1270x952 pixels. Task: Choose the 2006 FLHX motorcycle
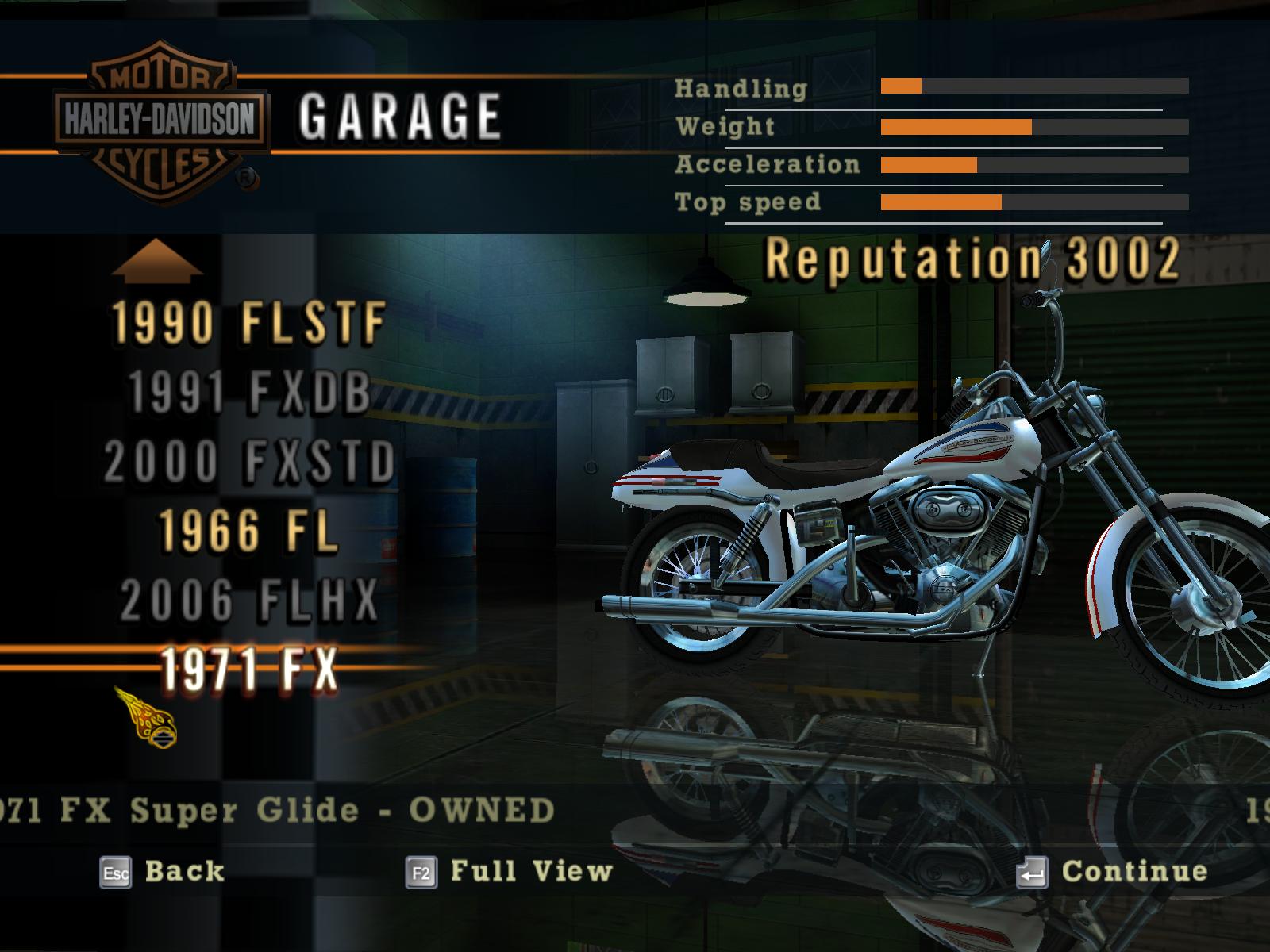click(x=248, y=600)
